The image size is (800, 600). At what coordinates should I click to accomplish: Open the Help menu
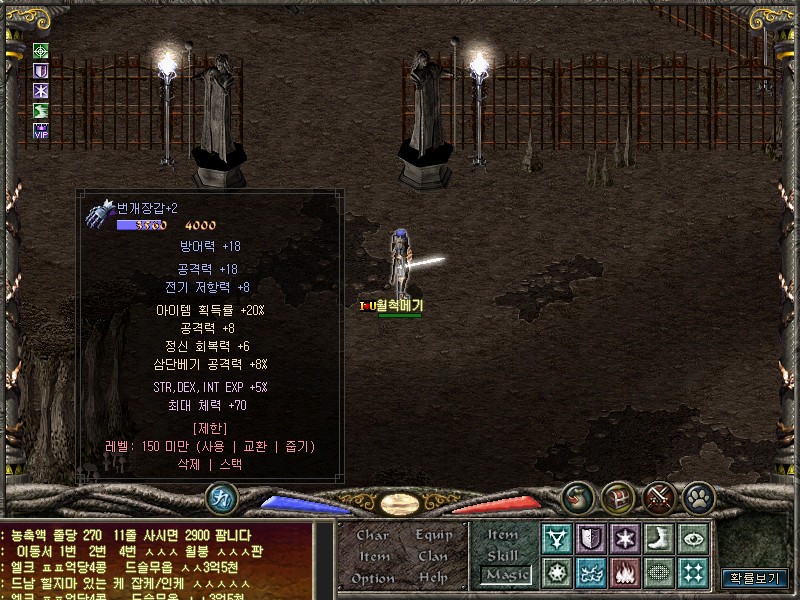433,578
